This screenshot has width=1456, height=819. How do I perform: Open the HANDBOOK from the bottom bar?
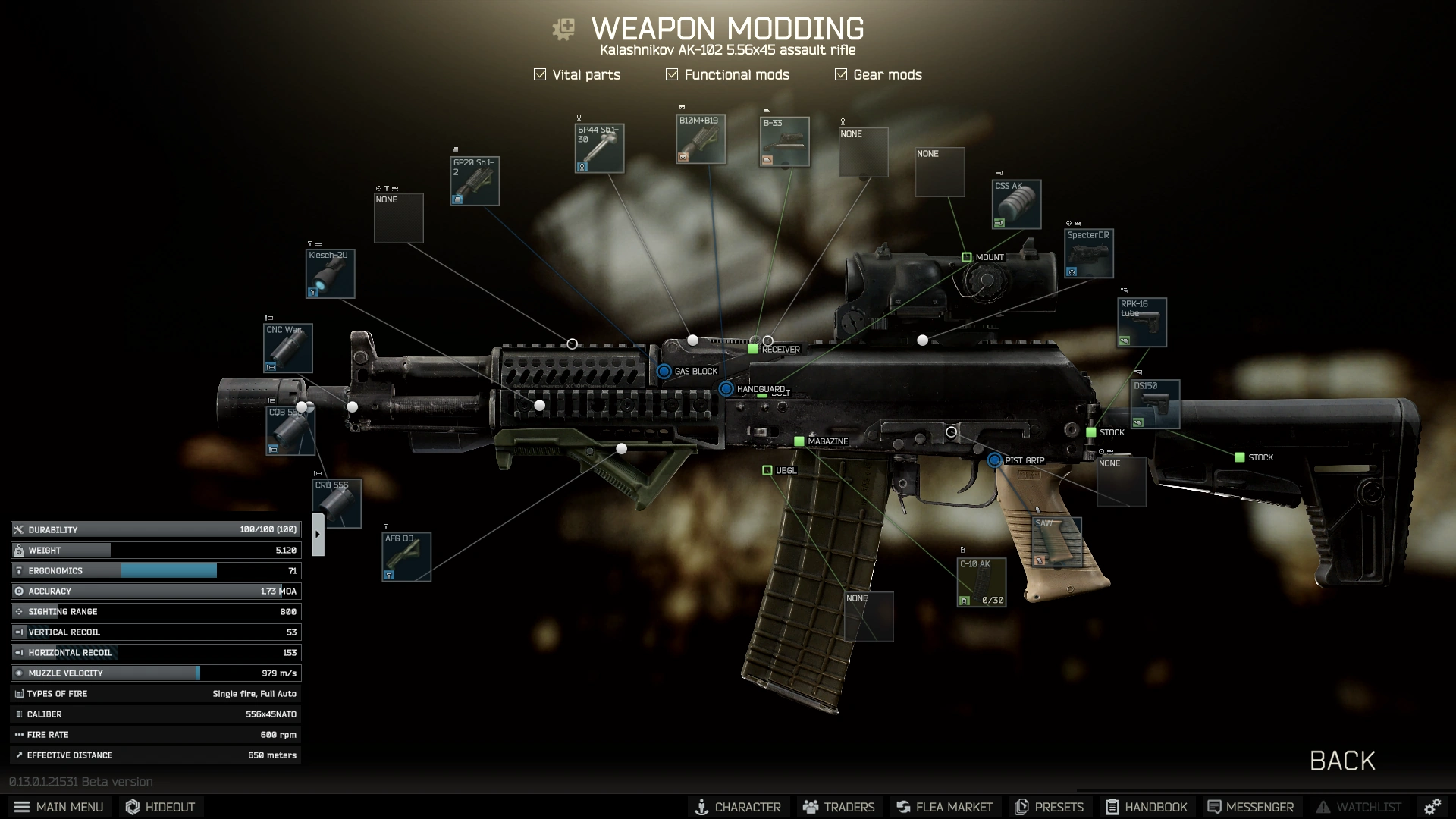coord(1147,807)
